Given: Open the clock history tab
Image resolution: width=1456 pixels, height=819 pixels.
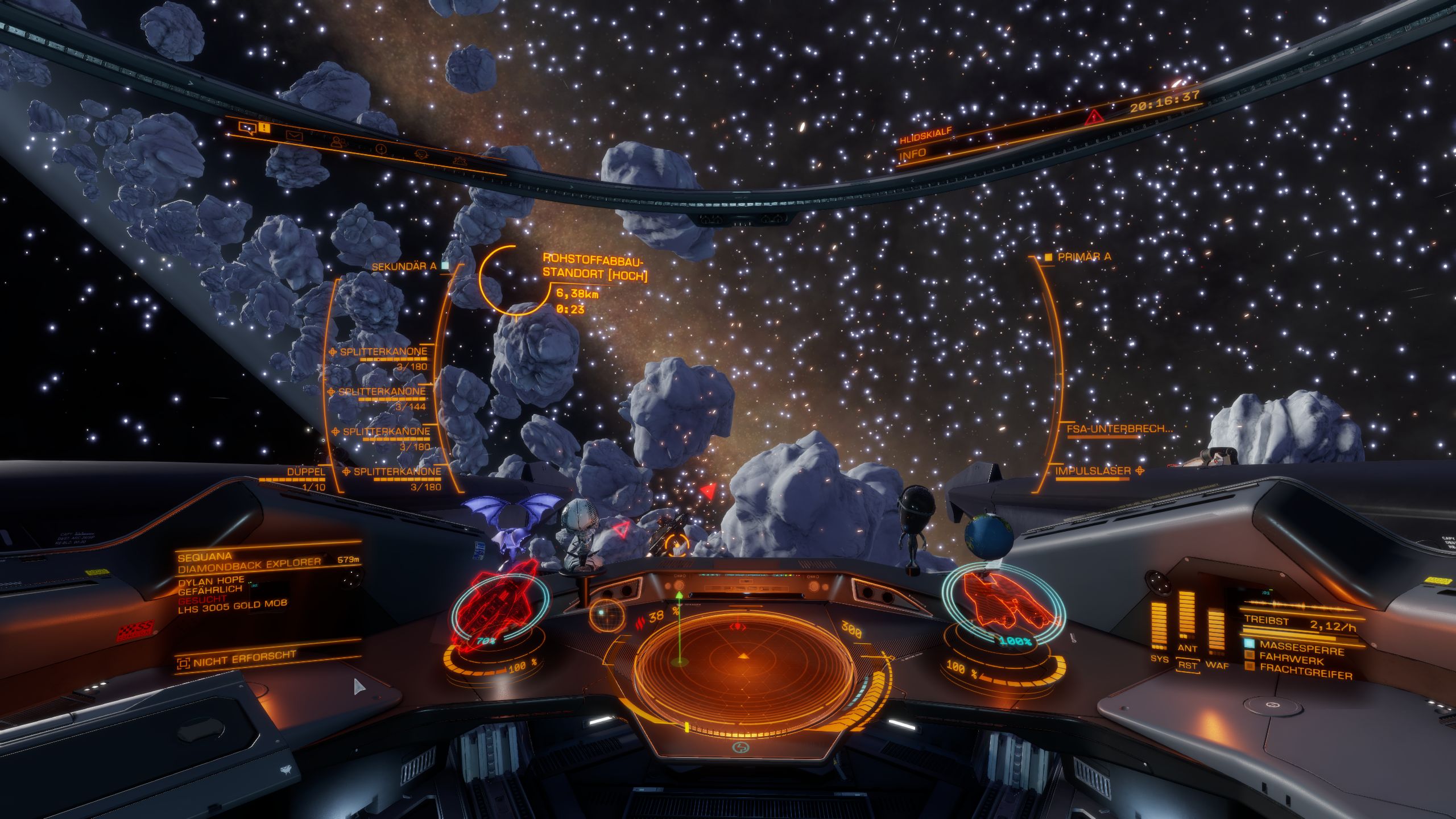Looking at the screenshot, I should pos(381,149).
